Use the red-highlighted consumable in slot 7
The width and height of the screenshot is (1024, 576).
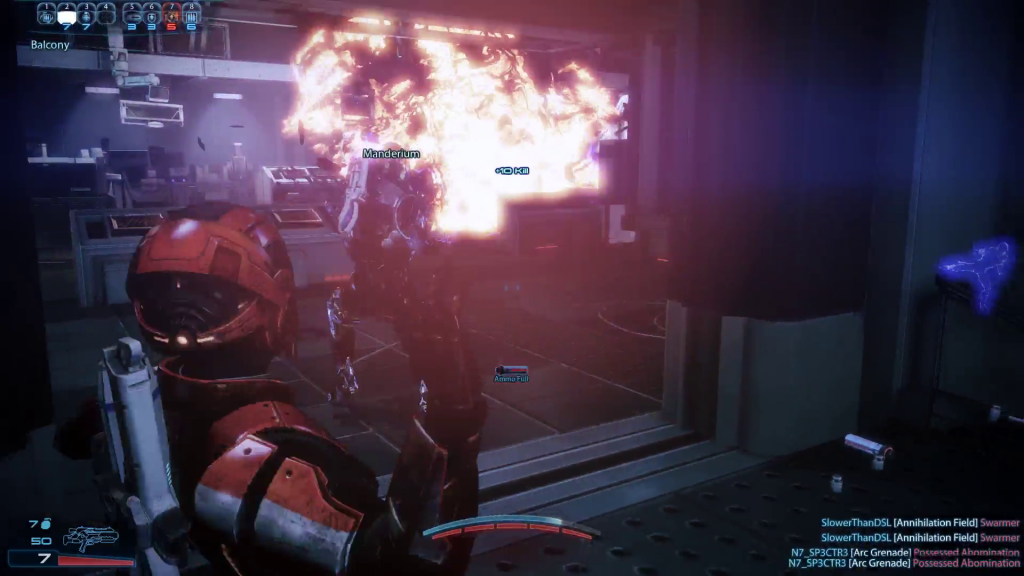[x=171, y=15]
